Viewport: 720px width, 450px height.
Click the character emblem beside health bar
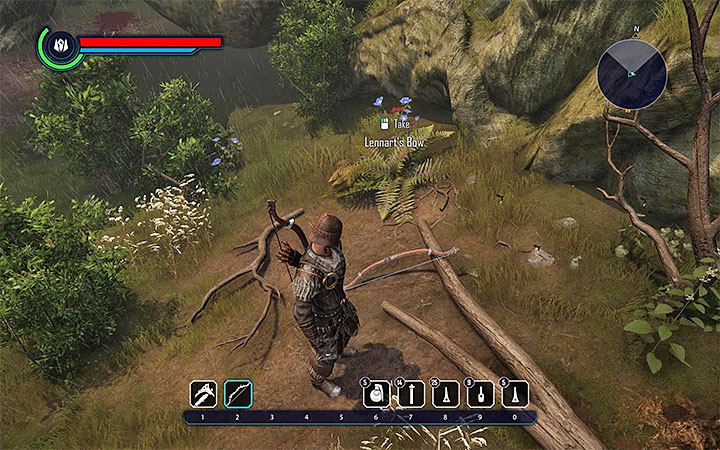pos(58,45)
